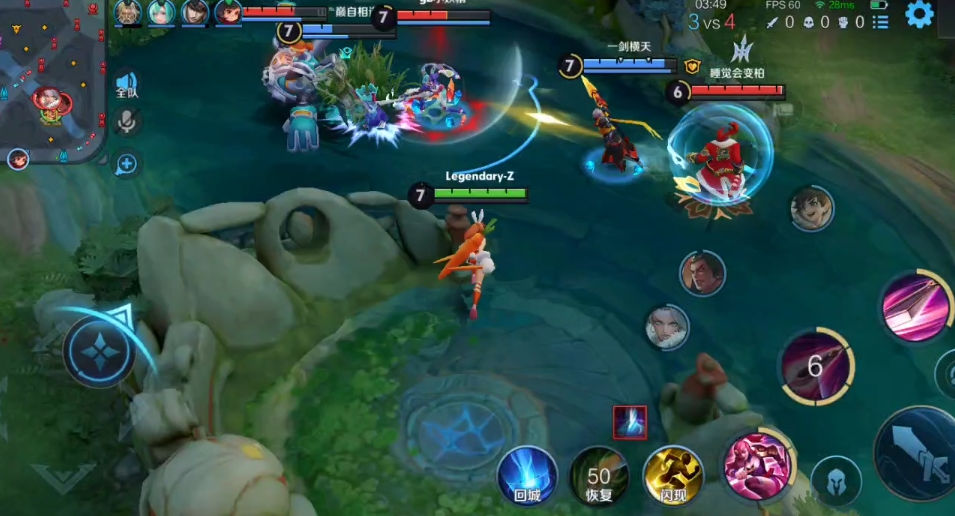Viewport: 955px width, 516px height.
Task: Activate the 回城 recall button
Action: coord(527,474)
